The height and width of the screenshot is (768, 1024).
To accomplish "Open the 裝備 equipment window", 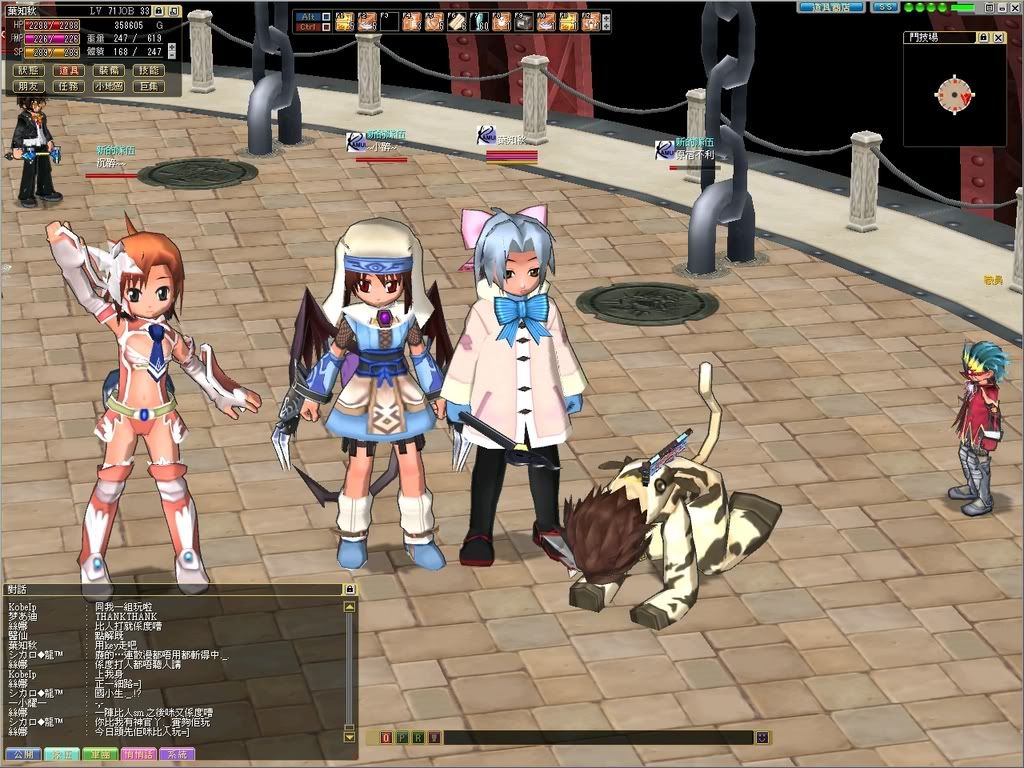I will [x=108, y=70].
